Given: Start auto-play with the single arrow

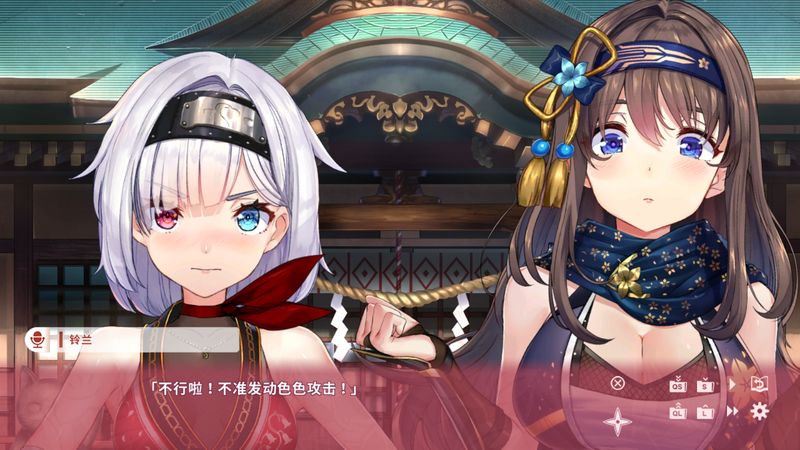Looking at the screenshot, I should click(733, 384).
